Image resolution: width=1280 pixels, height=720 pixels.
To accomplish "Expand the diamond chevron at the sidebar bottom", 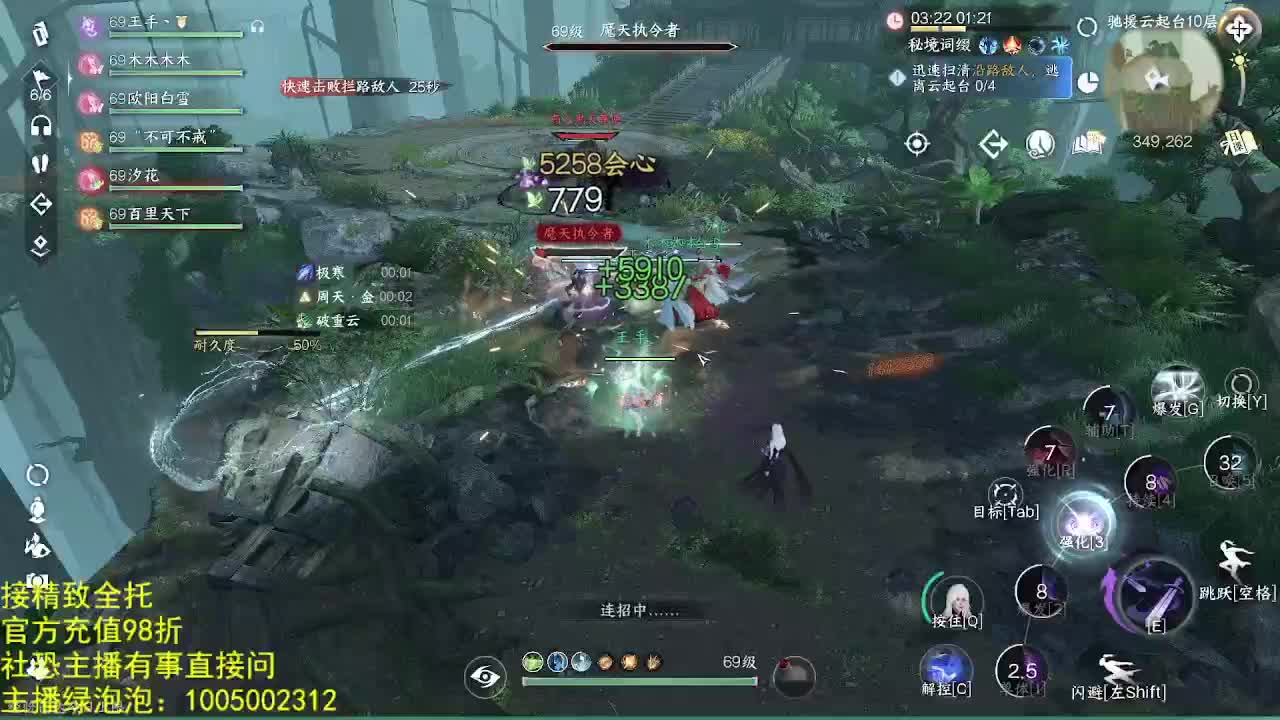I will [40, 240].
